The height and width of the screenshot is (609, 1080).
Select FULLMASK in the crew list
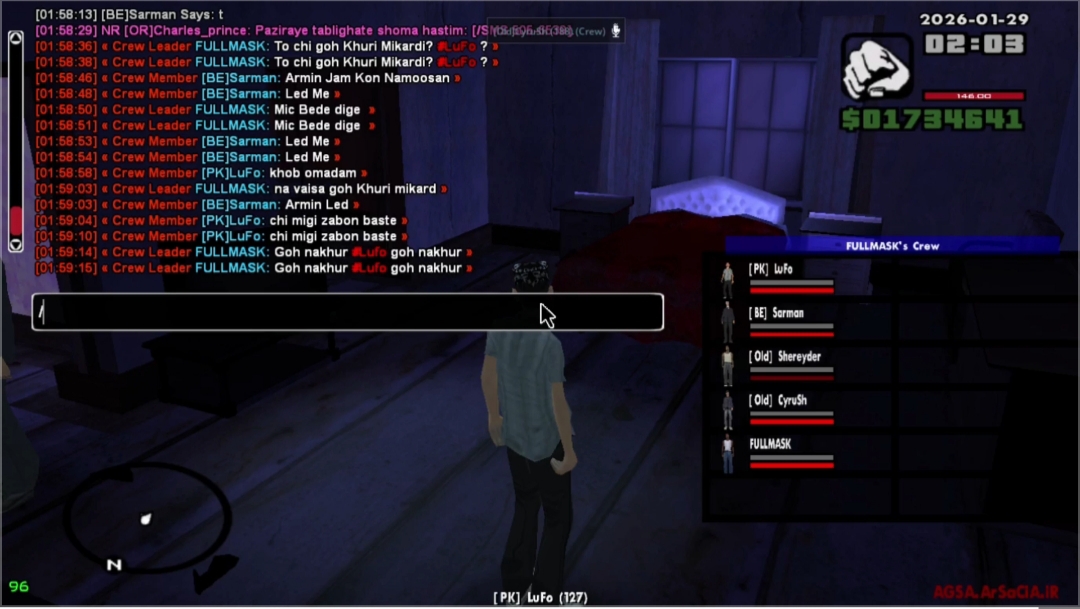coord(770,444)
